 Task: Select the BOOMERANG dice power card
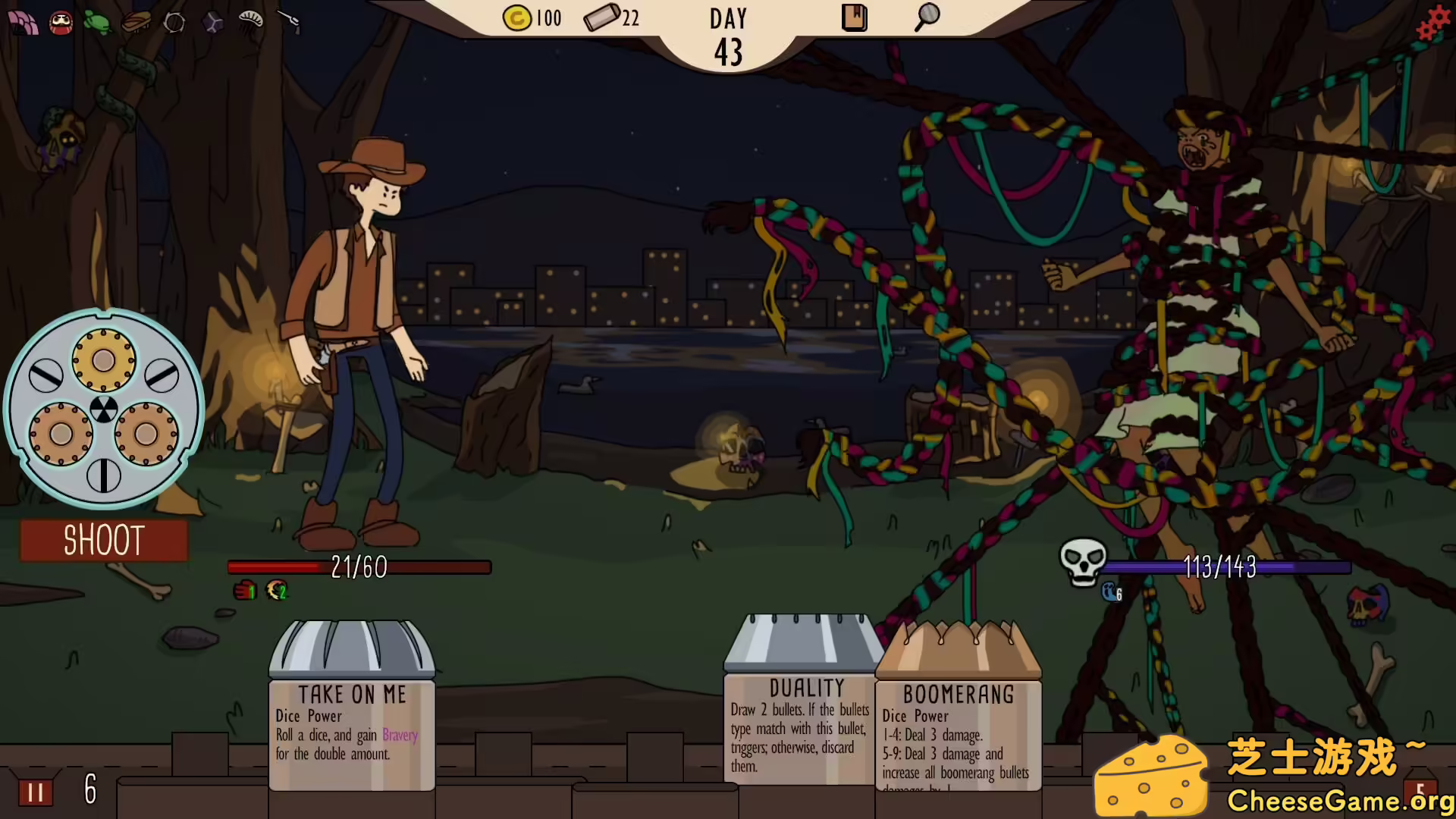[958, 728]
